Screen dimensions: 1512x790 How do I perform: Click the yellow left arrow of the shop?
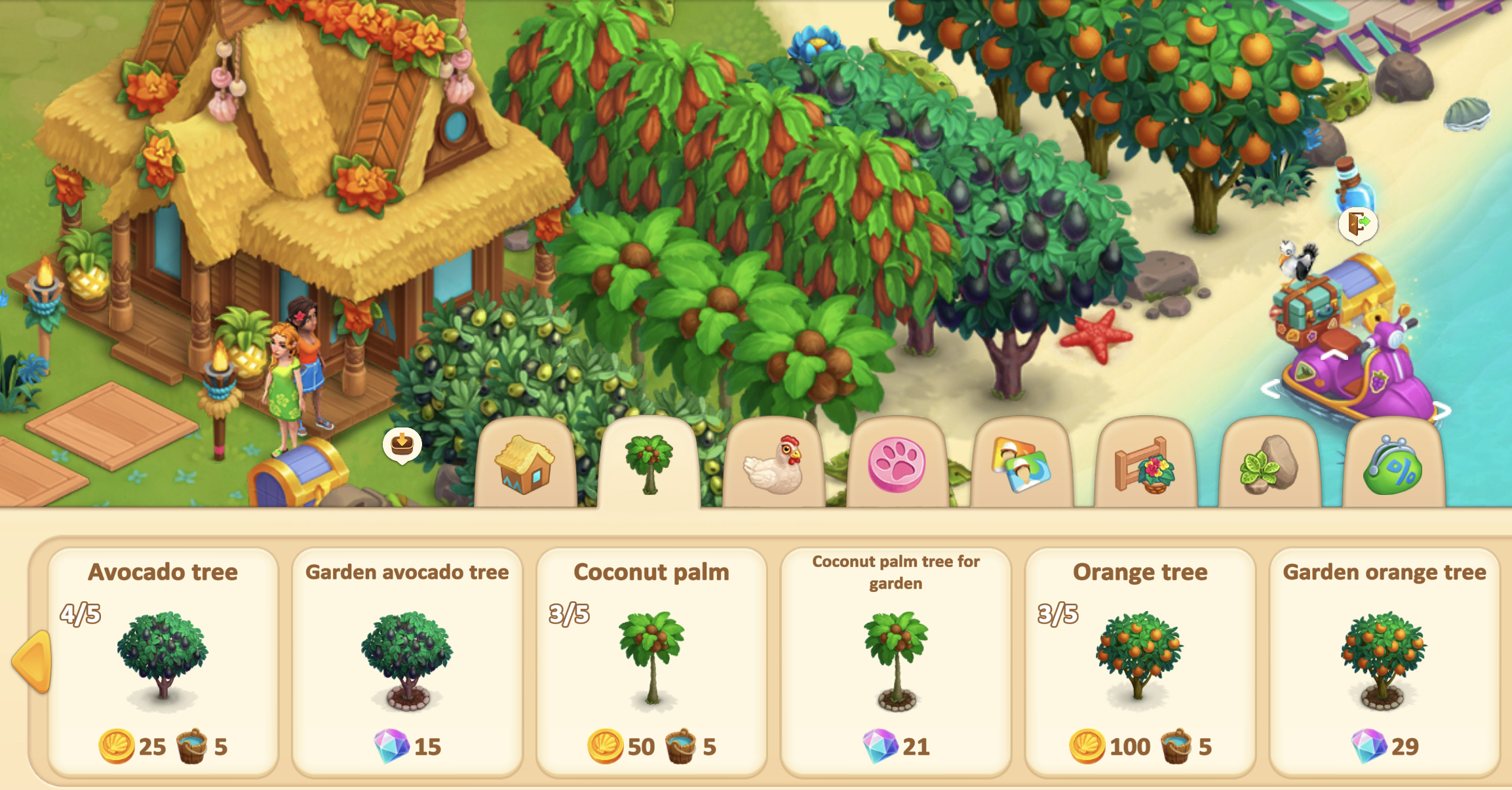pyautogui.click(x=33, y=661)
